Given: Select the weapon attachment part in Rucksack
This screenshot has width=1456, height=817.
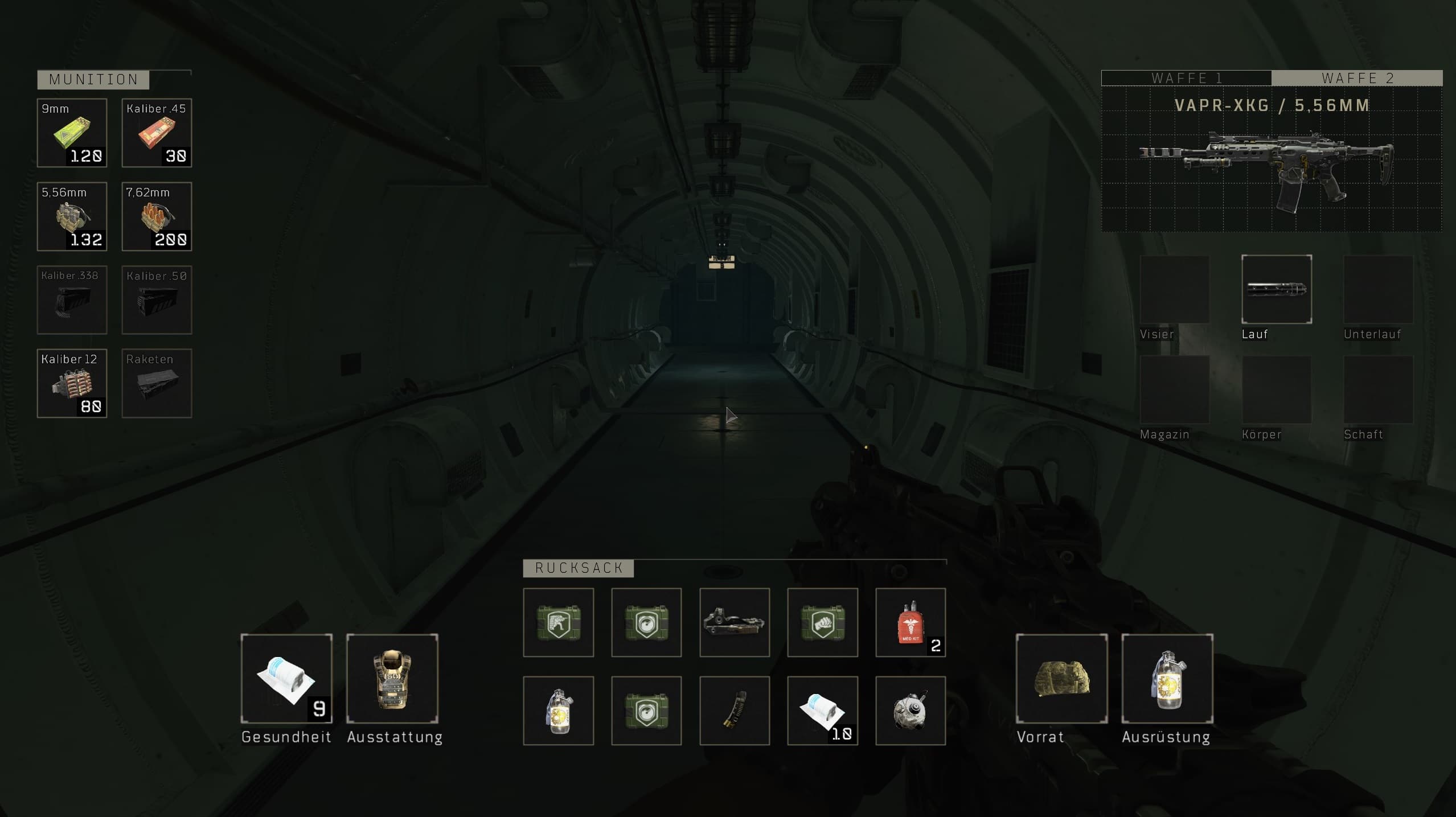Looking at the screenshot, I should [x=734, y=622].
